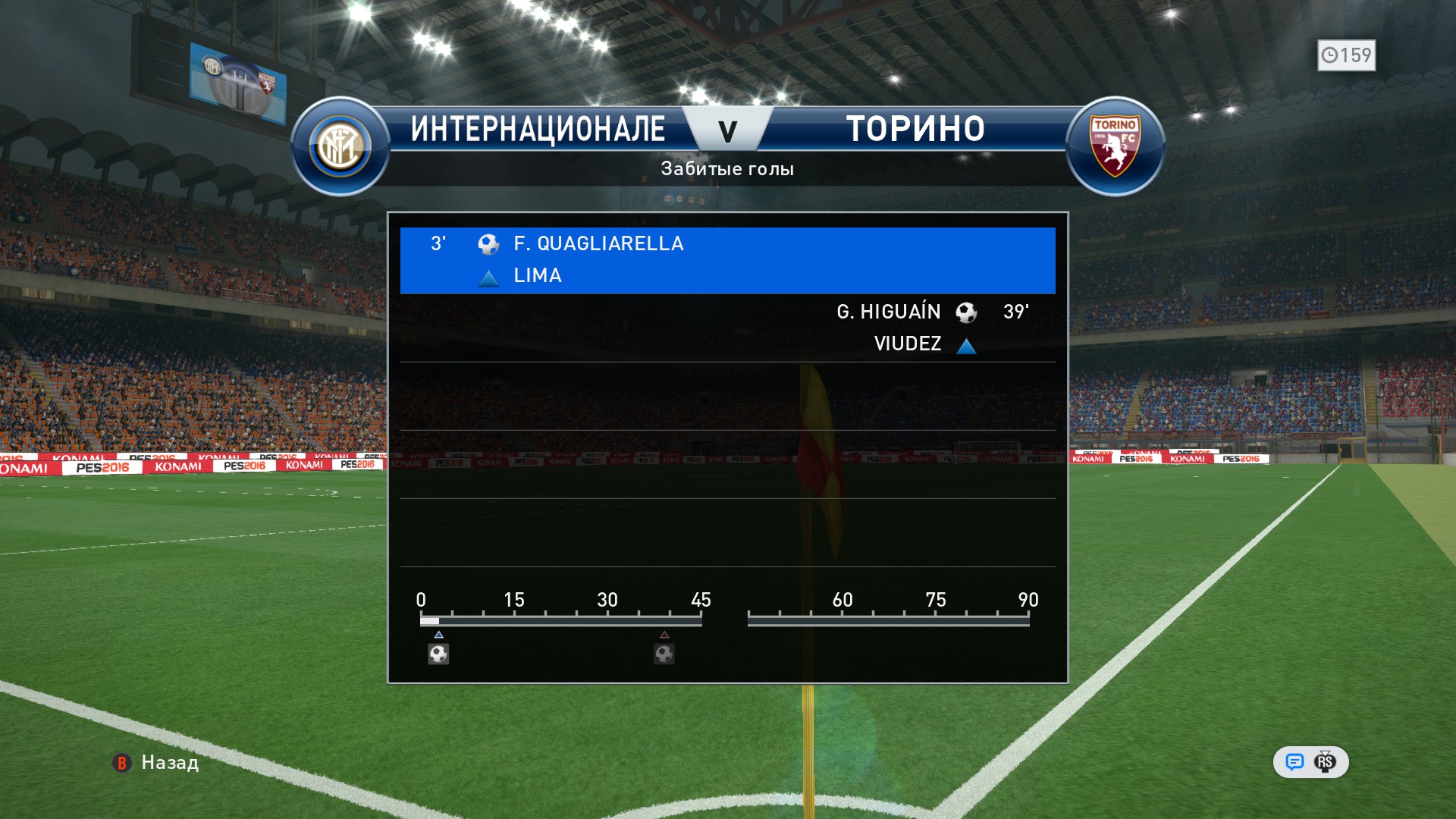Go back with the Назад button
1456x819 pixels.
click(156, 762)
